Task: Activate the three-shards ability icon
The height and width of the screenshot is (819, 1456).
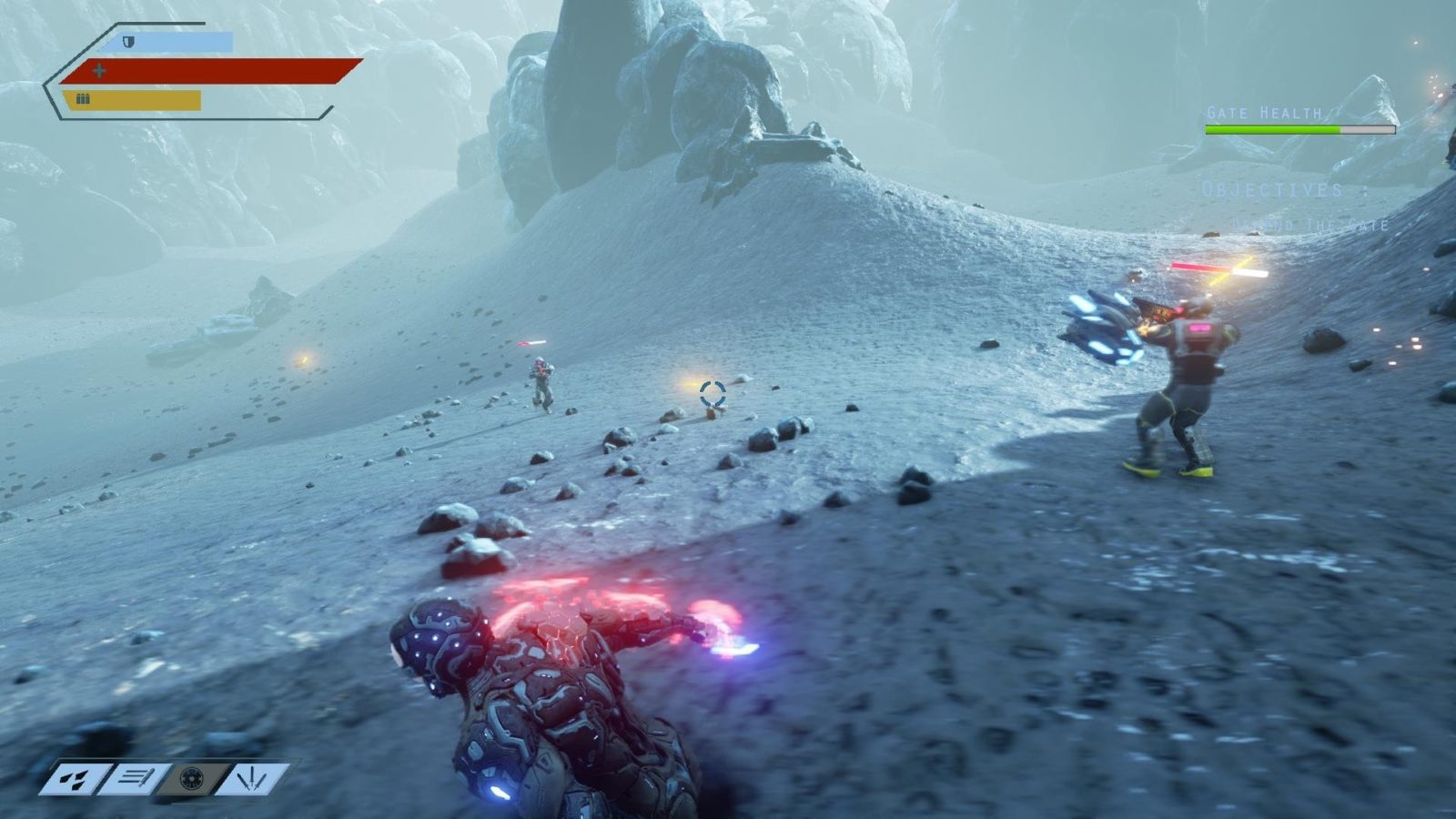Action: [x=75, y=780]
